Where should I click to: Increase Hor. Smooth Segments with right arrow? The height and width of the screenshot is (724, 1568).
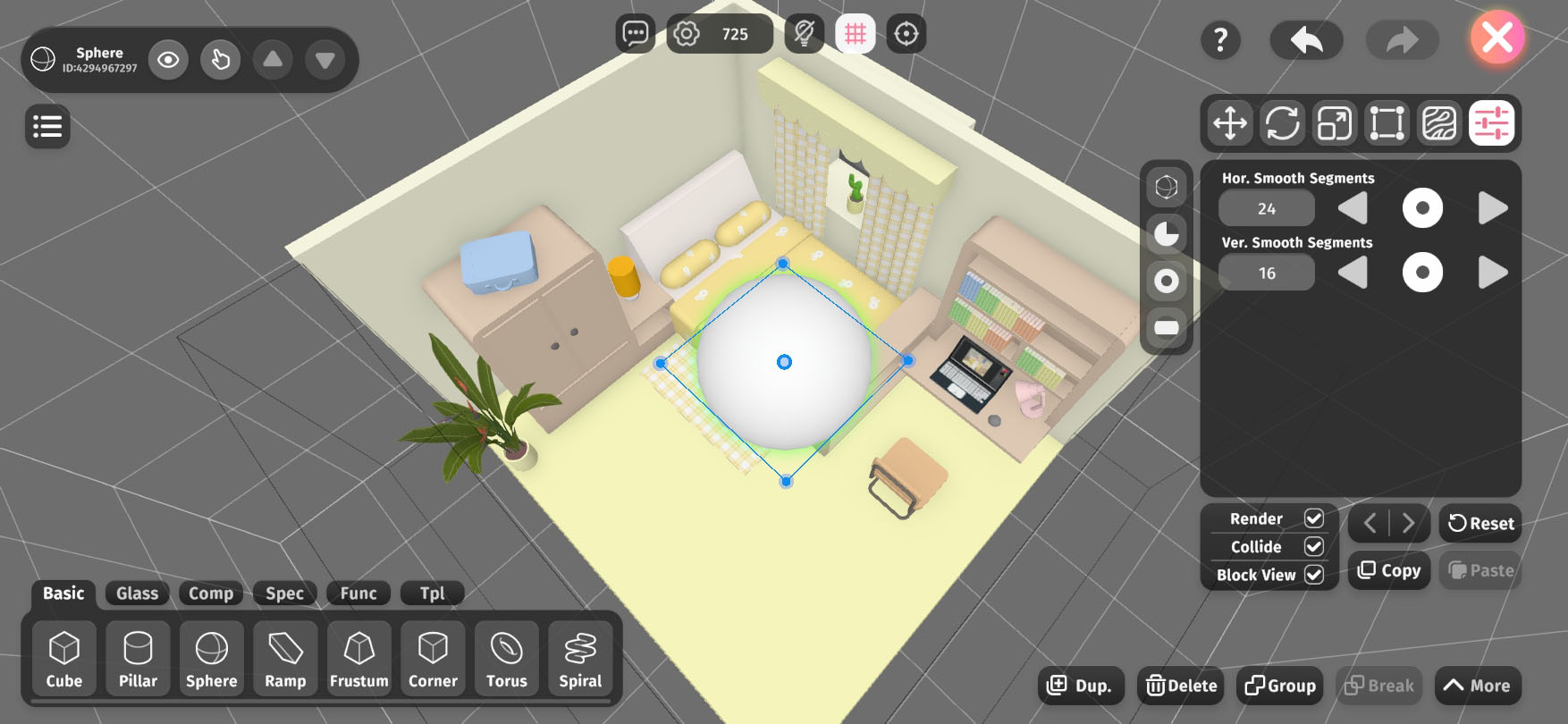1492,208
